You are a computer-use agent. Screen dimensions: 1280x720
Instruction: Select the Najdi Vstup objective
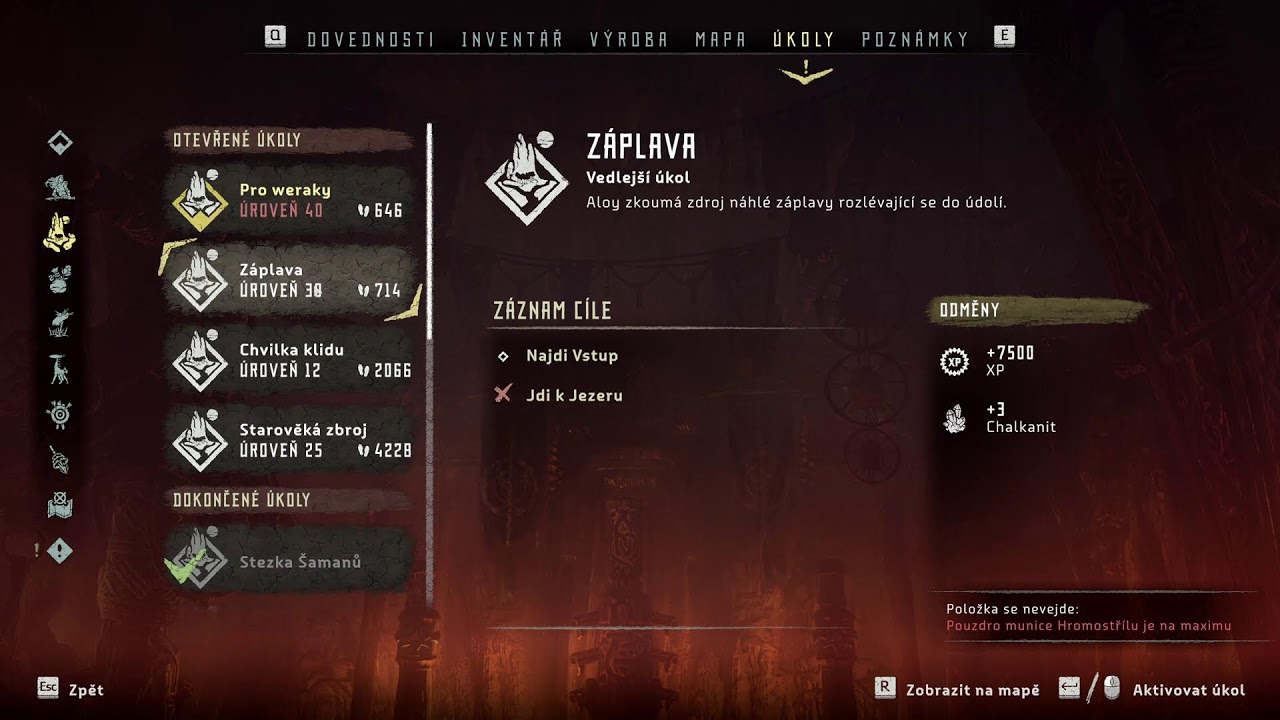571,356
